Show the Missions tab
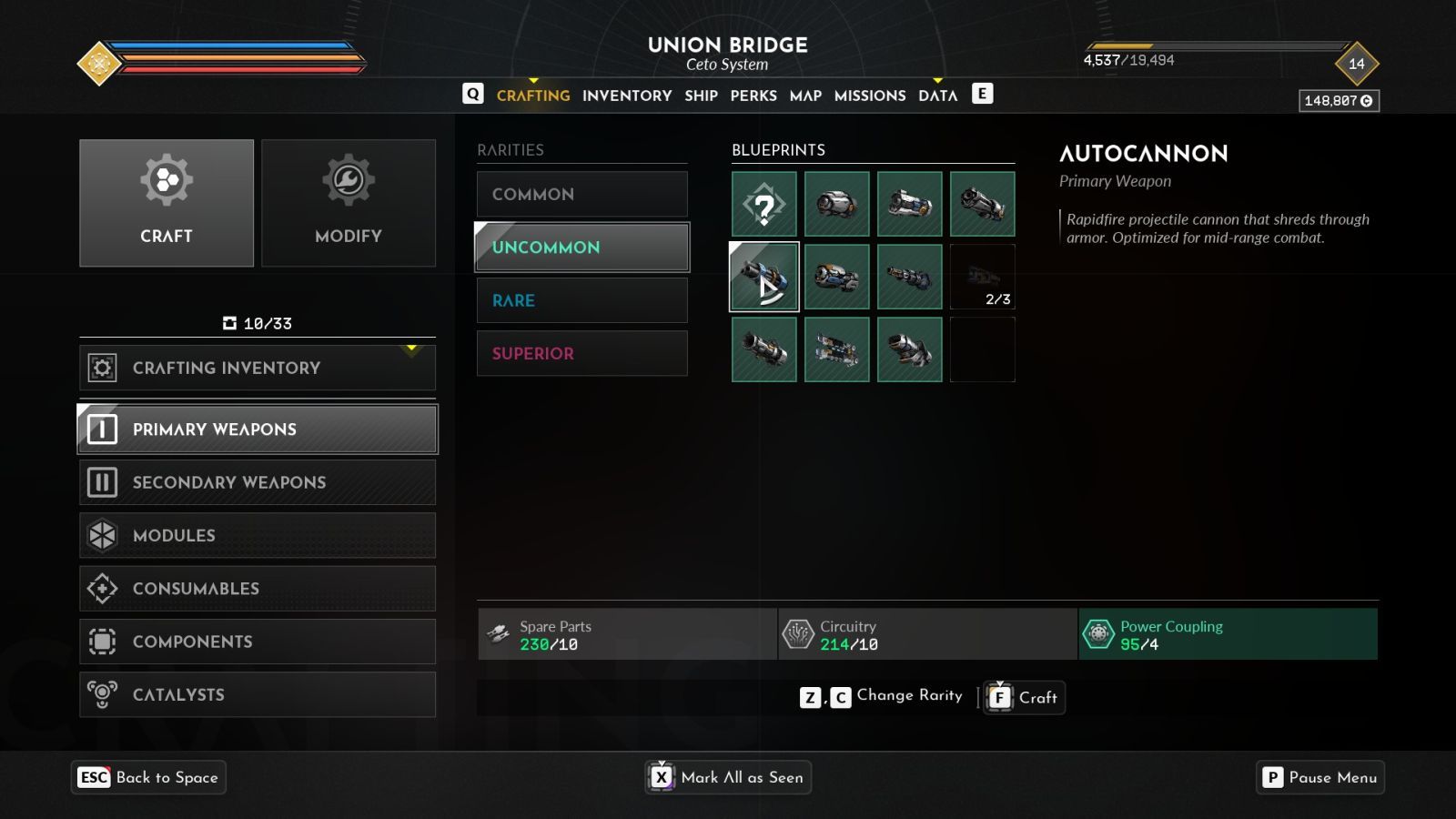This screenshot has width=1456, height=819. click(x=869, y=96)
